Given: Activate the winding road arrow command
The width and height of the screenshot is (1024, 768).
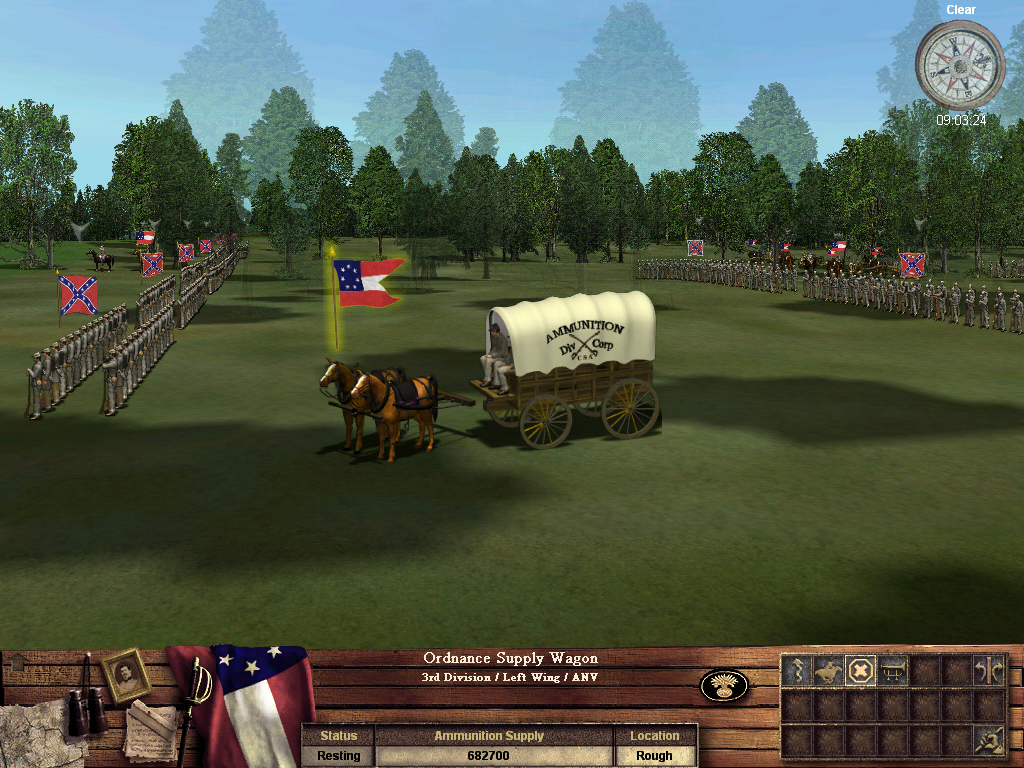Looking at the screenshot, I should click(x=796, y=670).
